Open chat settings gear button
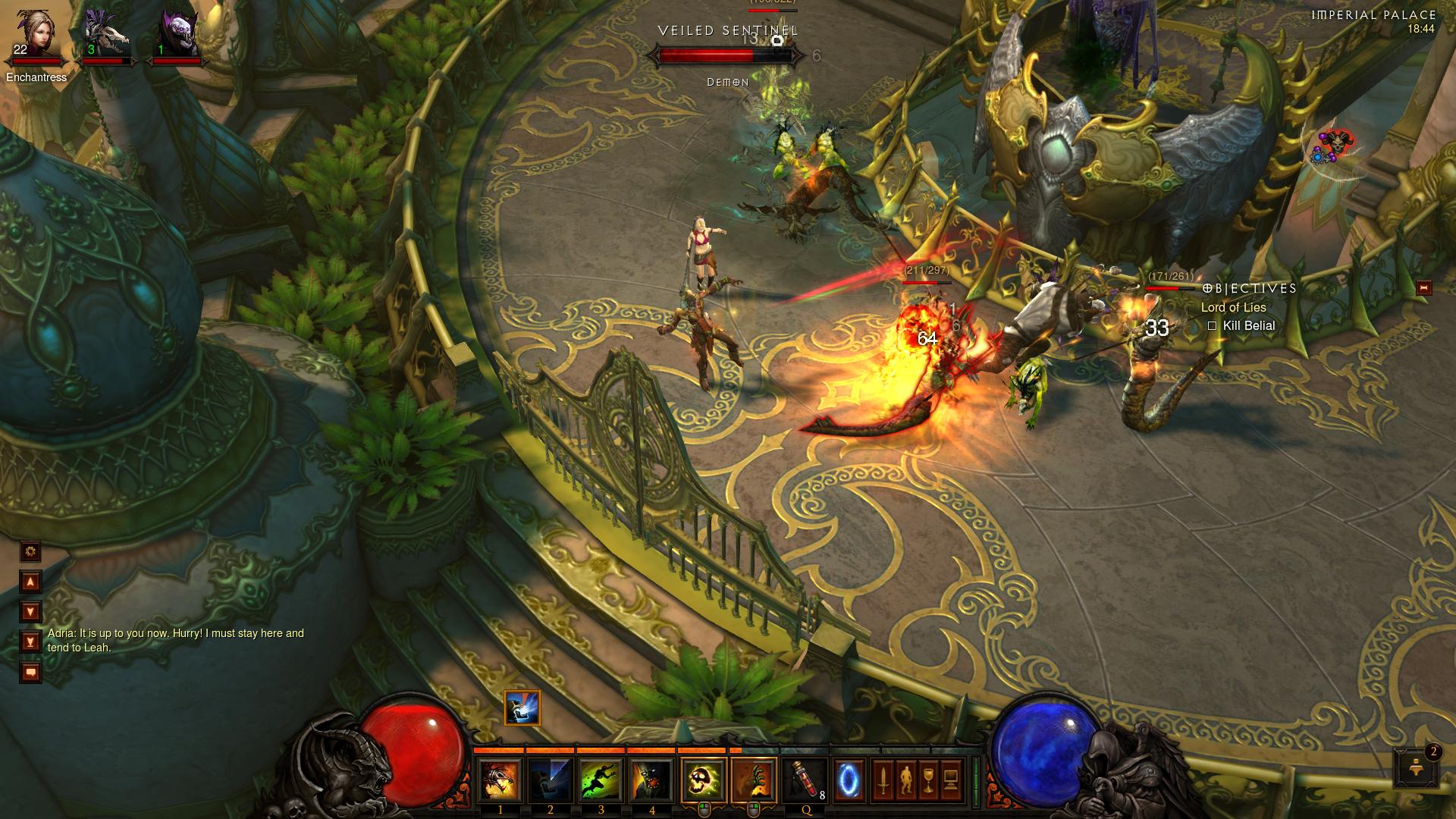This screenshot has width=1456, height=819. click(x=30, y=551)
